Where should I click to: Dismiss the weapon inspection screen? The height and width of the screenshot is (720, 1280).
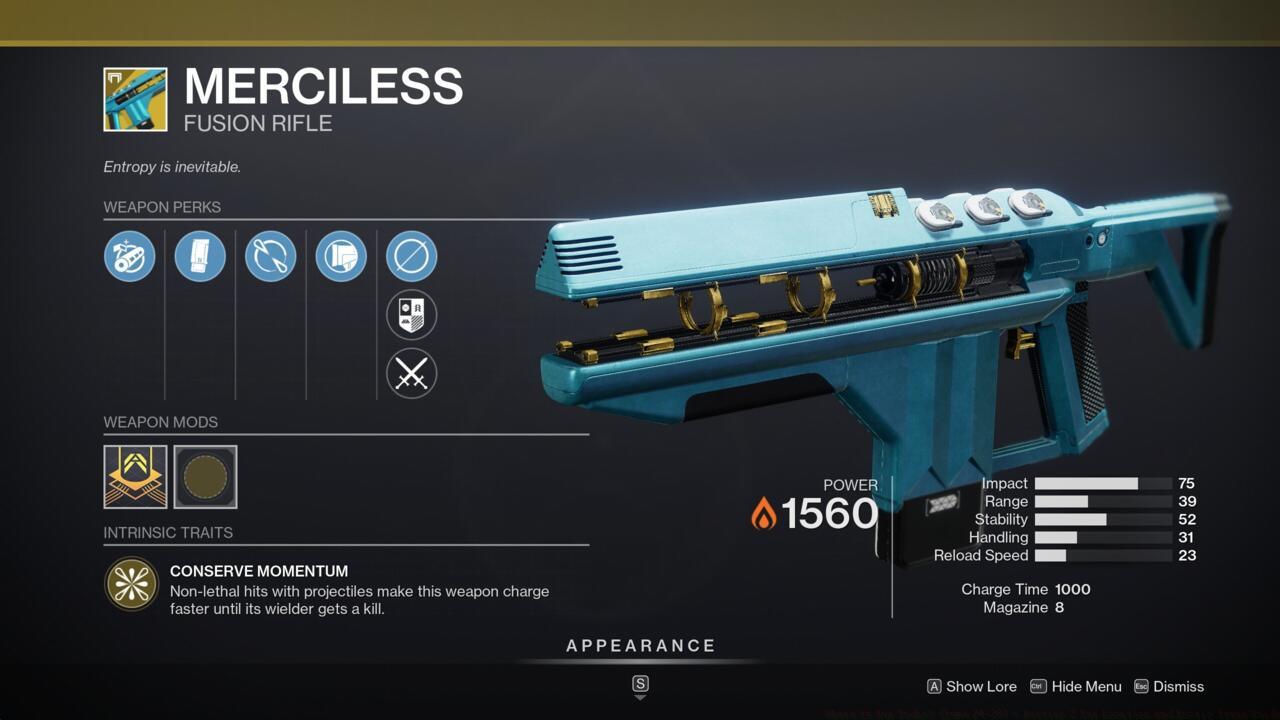click(1177, 687)
